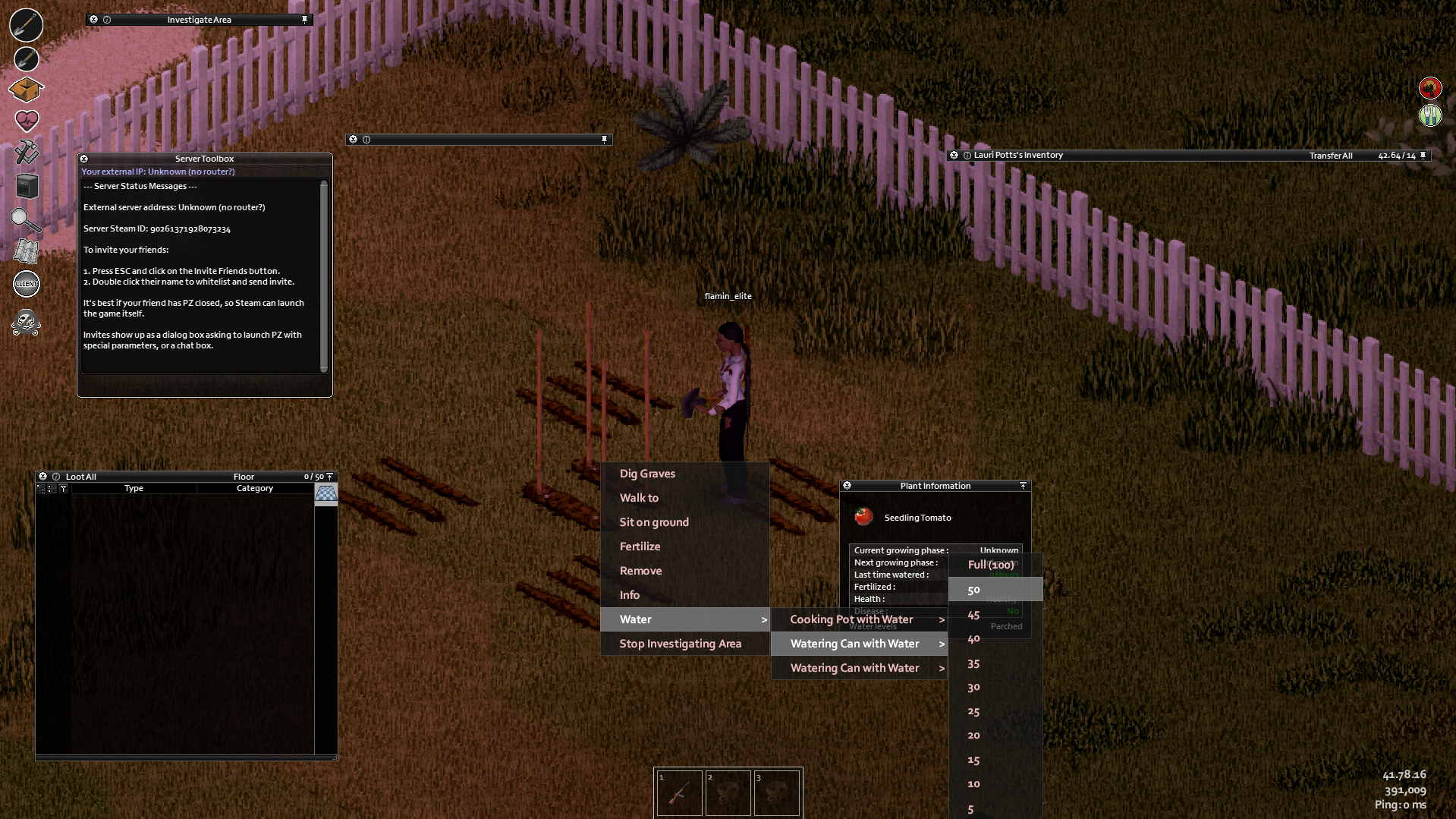The height and width of the screenshot is (819, 1456).
Task: Select Stop Investigating Area
Action: 680,644
